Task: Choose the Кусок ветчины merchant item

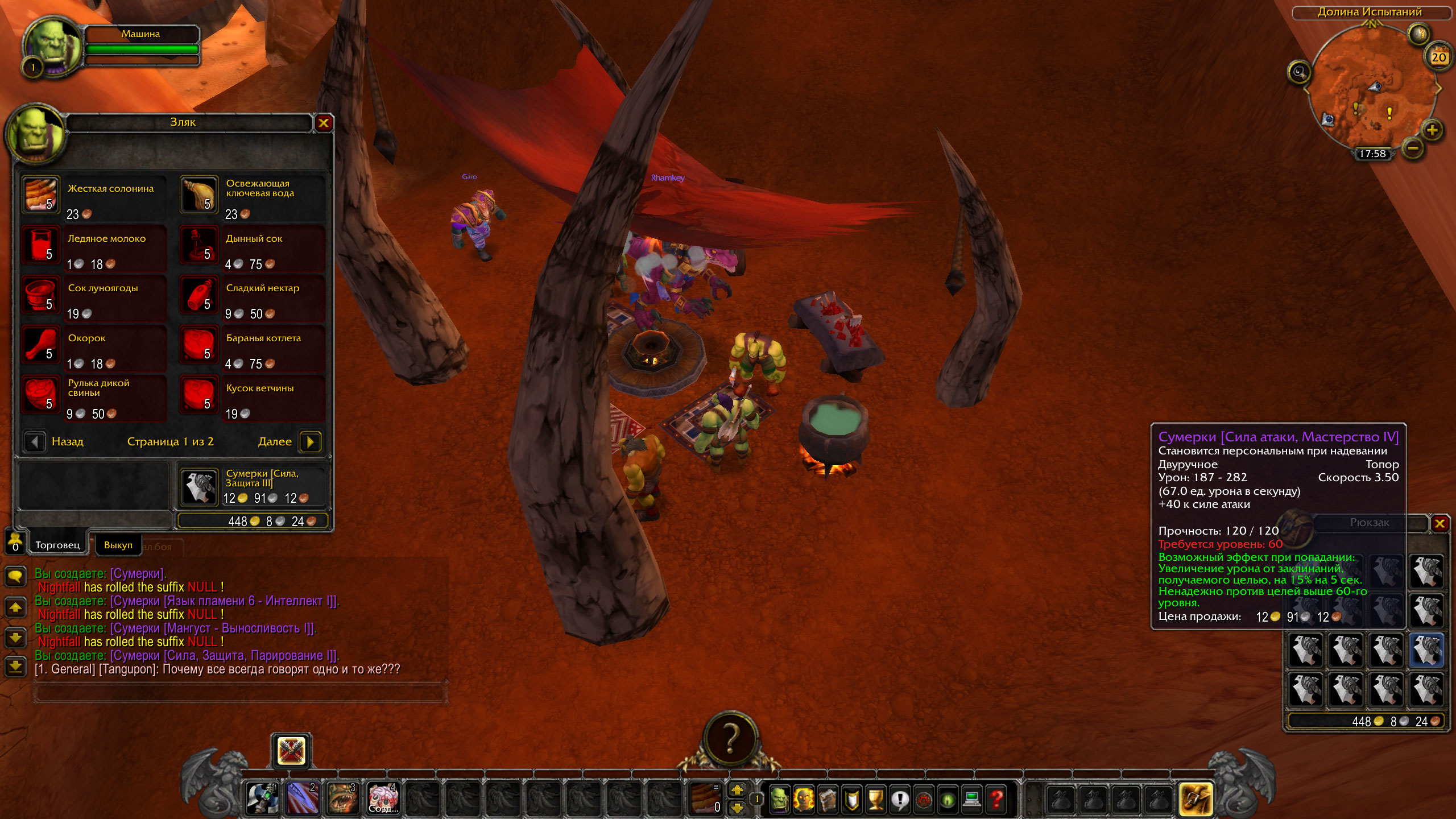Action: click(200, 395)
